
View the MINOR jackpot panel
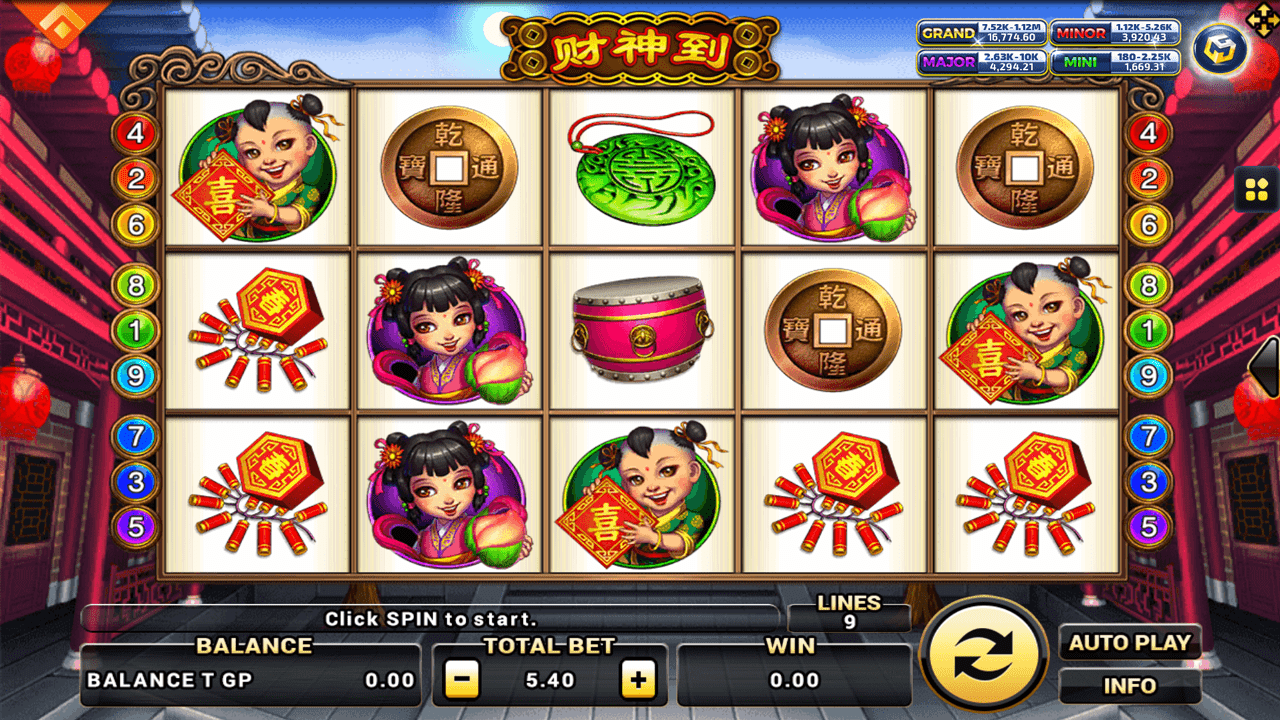1114,33
